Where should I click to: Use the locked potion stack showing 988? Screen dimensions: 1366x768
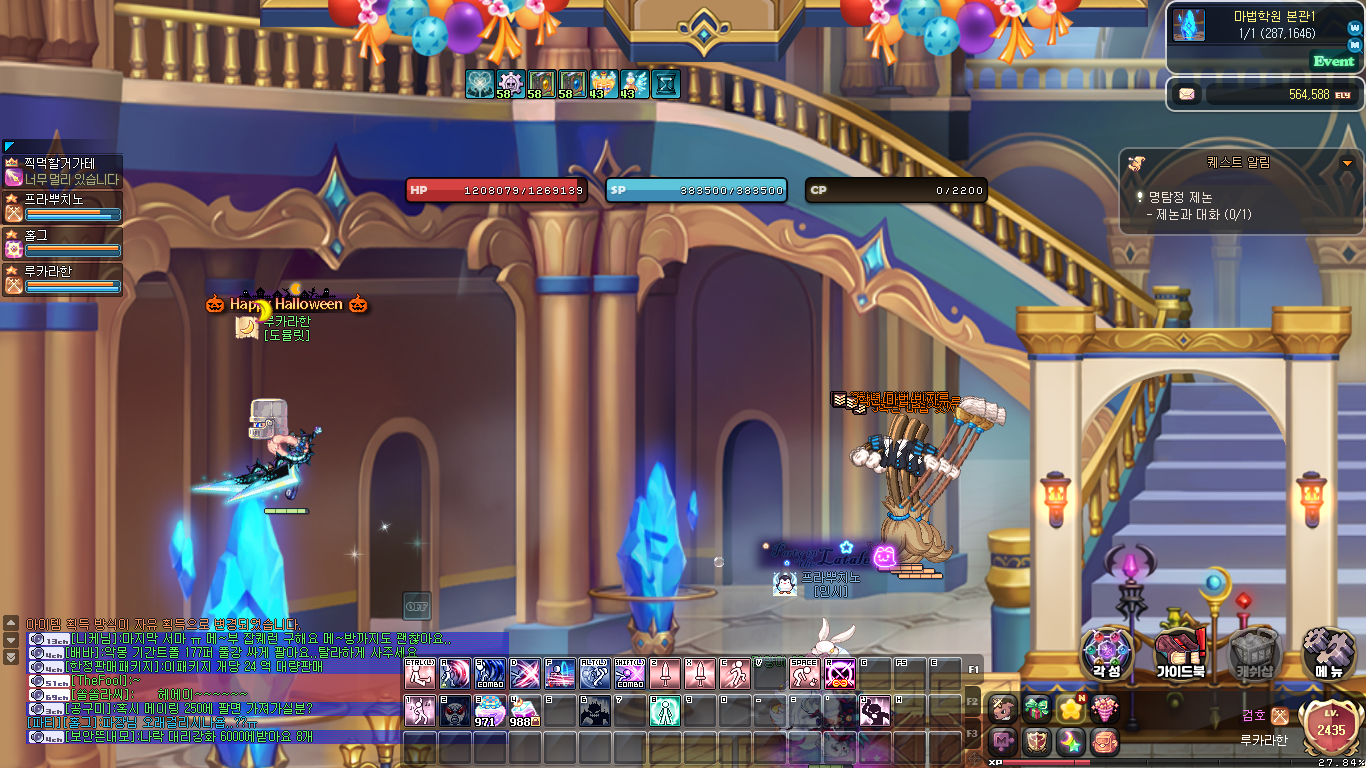pos(524,710)
